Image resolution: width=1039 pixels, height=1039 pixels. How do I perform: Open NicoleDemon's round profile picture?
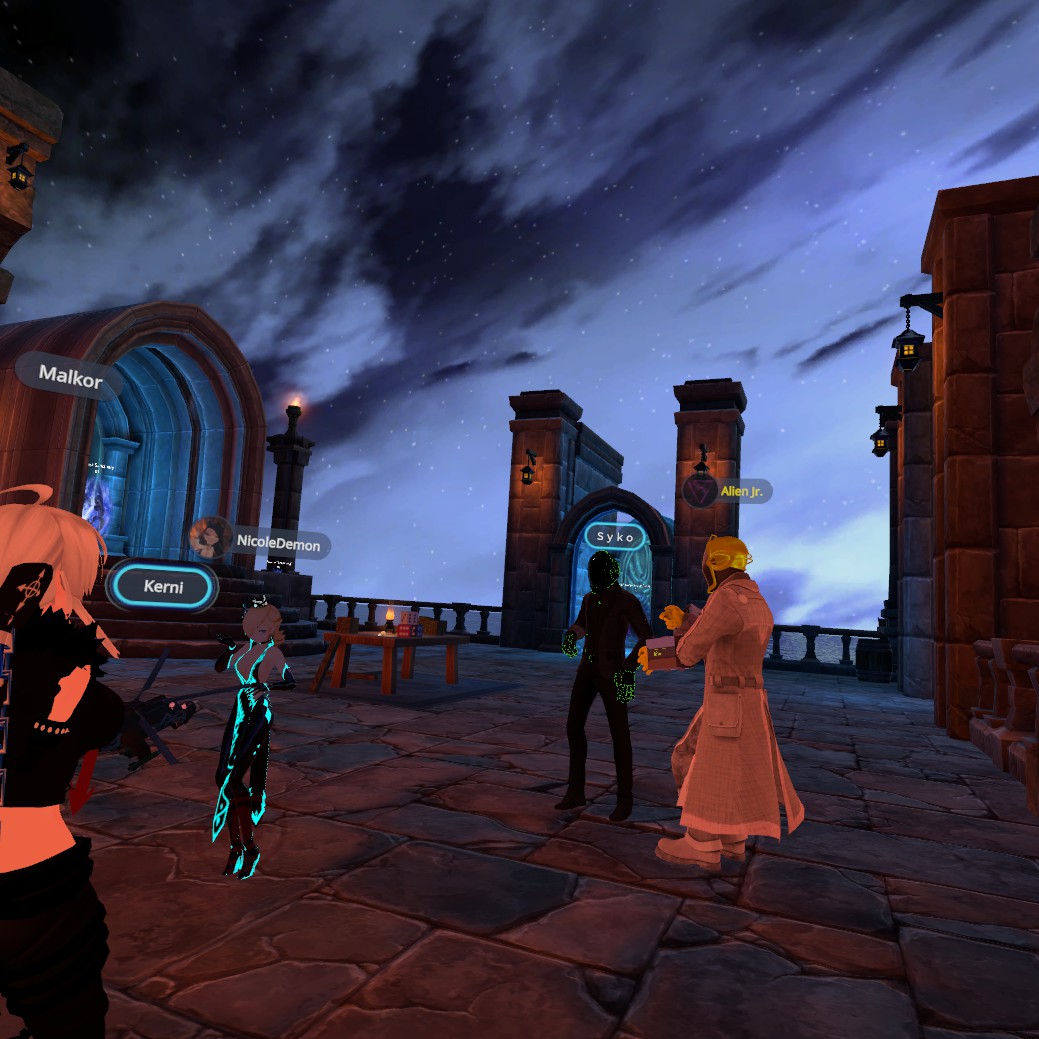pyautogui.click(x=210, y=539)
